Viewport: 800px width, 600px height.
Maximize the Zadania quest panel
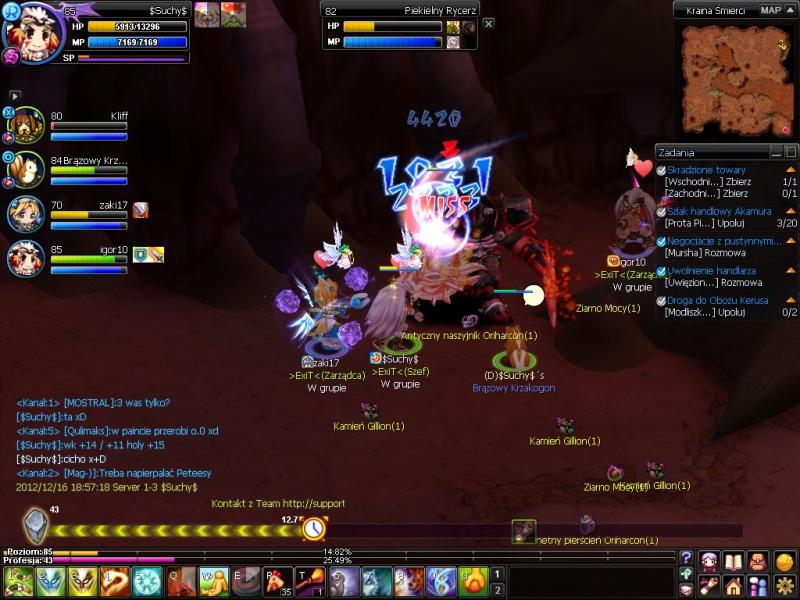point(791,152)
